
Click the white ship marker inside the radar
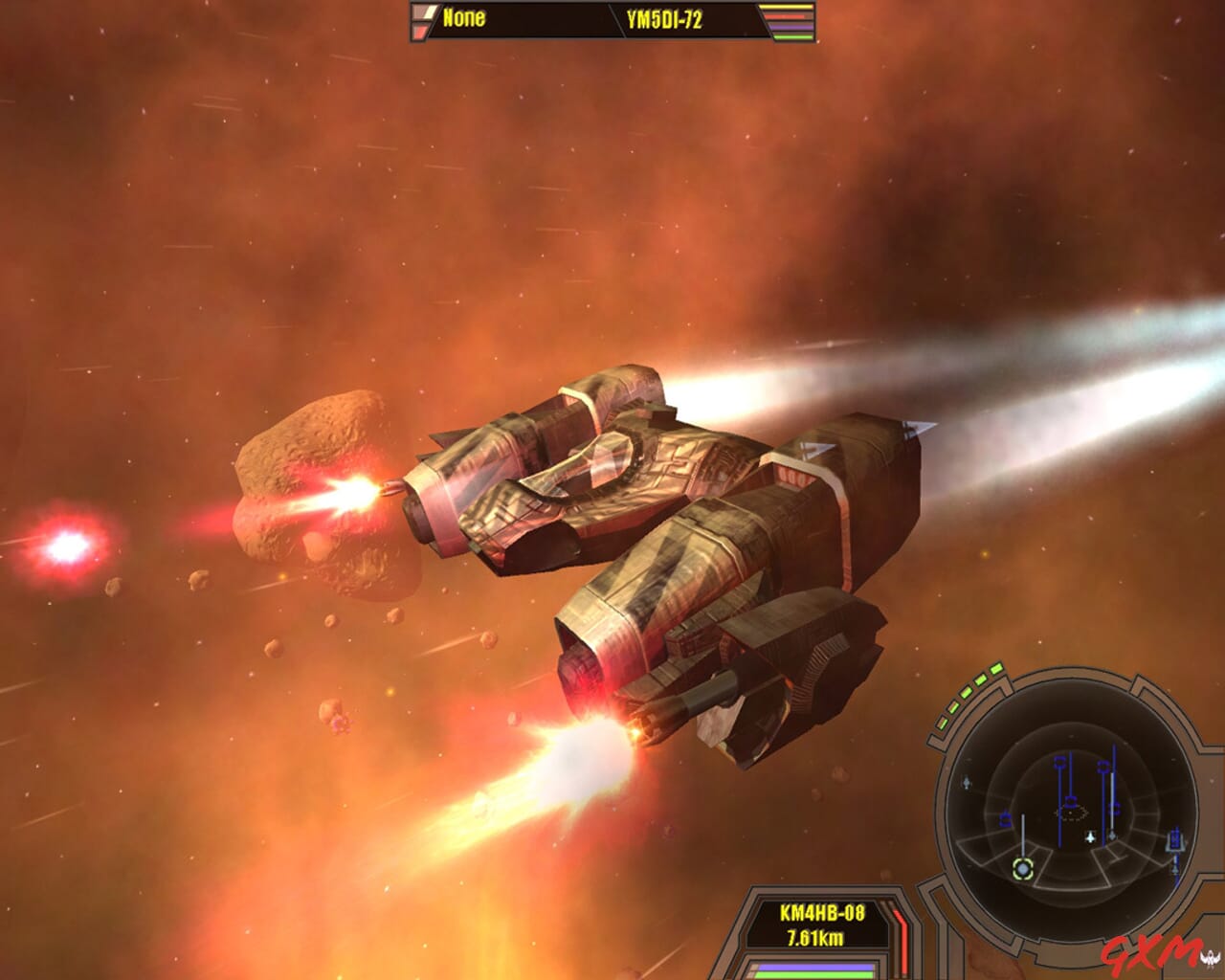click(x=1090, y=836)
